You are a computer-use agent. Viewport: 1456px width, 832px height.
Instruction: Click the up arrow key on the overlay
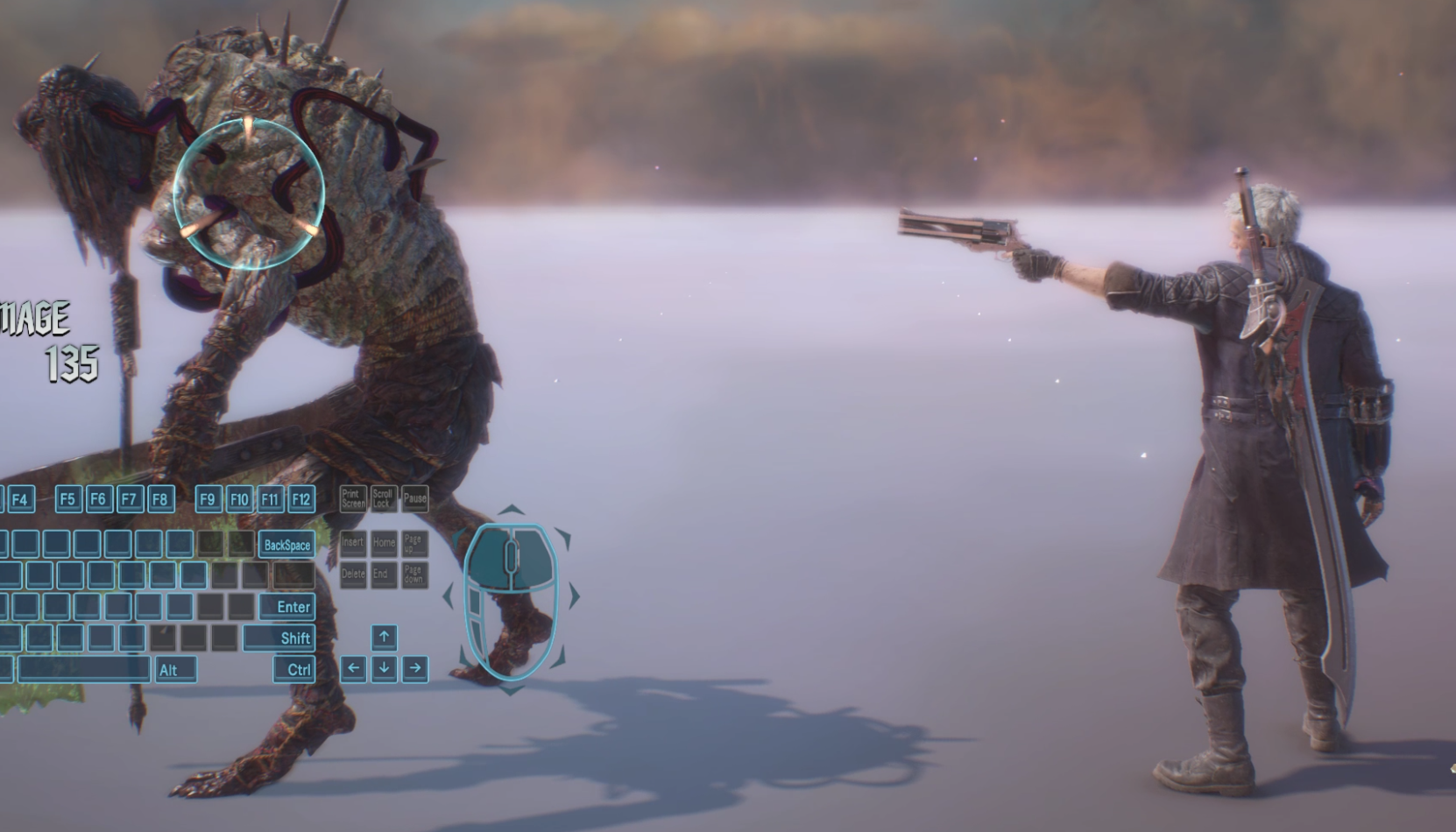pyautogui.click(x=384, y=637)
